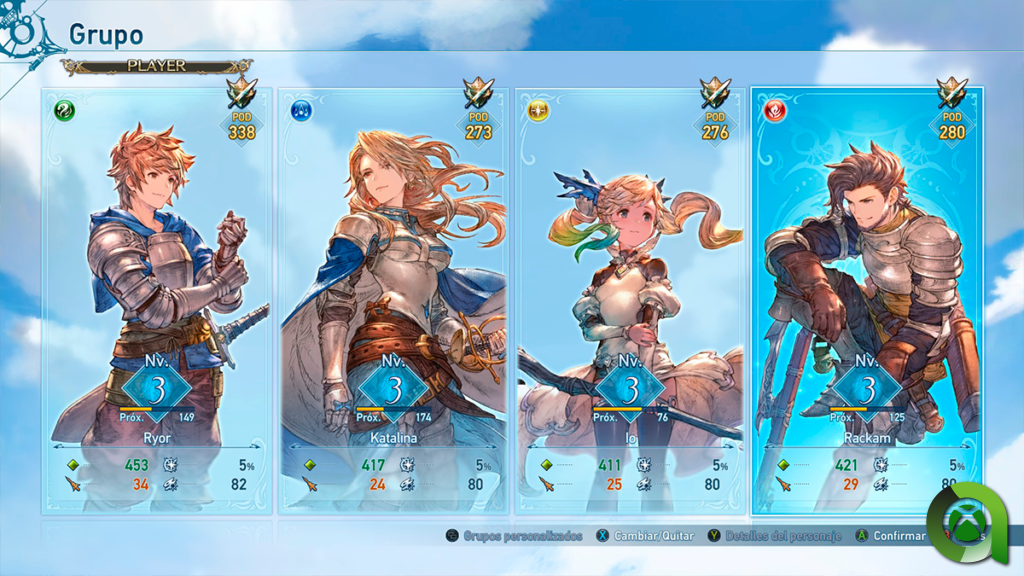The height and width of the screenshot is (576, 1024).
Task: Click Katalina's blue water element icon
Action: click(x=301, y=111)
